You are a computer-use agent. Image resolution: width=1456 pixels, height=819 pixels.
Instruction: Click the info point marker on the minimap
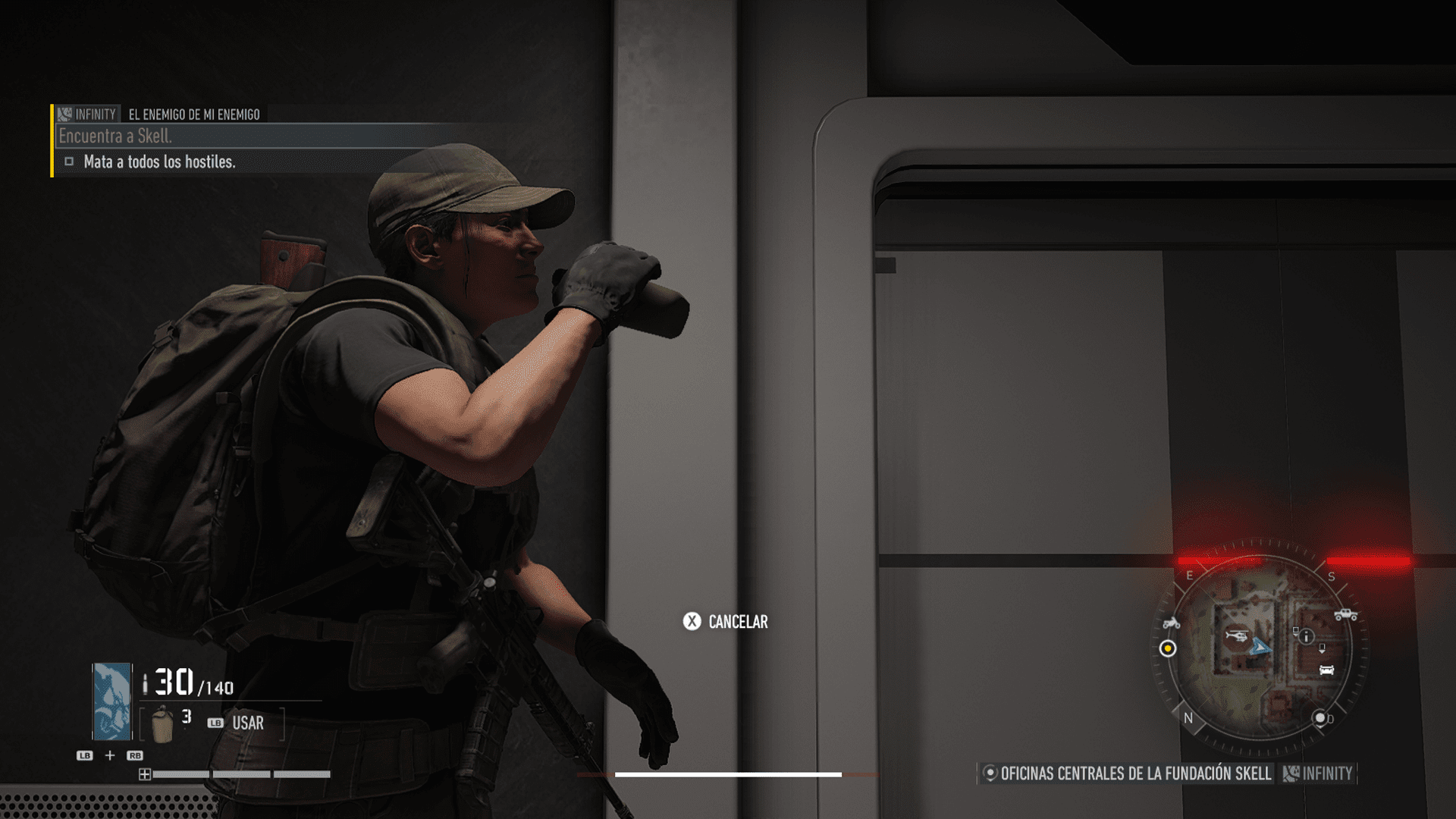pyautogui.click(x=1306, y=637)
